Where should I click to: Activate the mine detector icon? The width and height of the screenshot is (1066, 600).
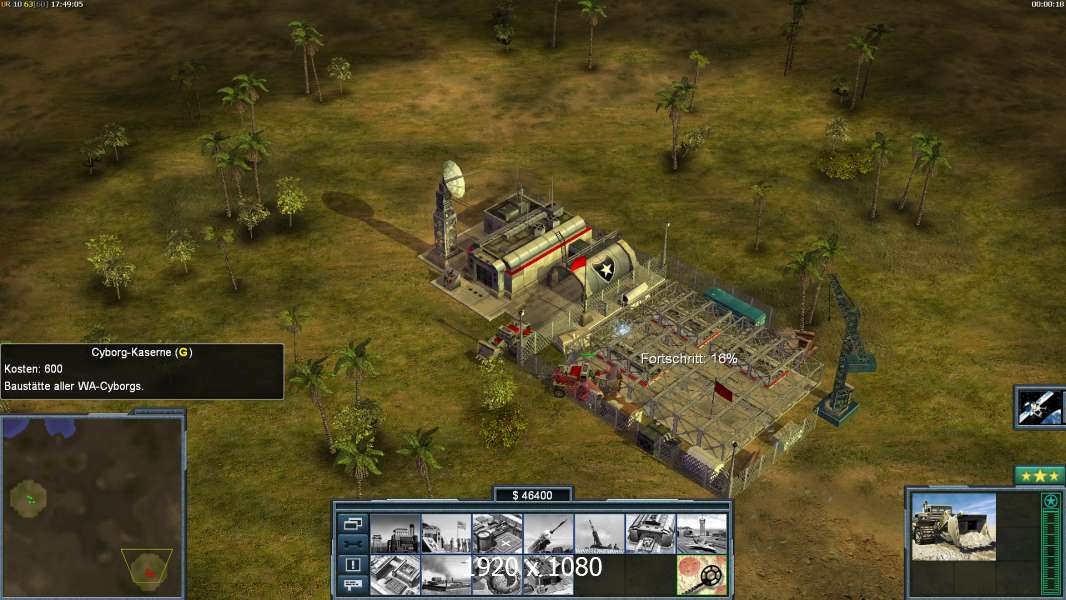pyautogui.click(x=701, y=575)
